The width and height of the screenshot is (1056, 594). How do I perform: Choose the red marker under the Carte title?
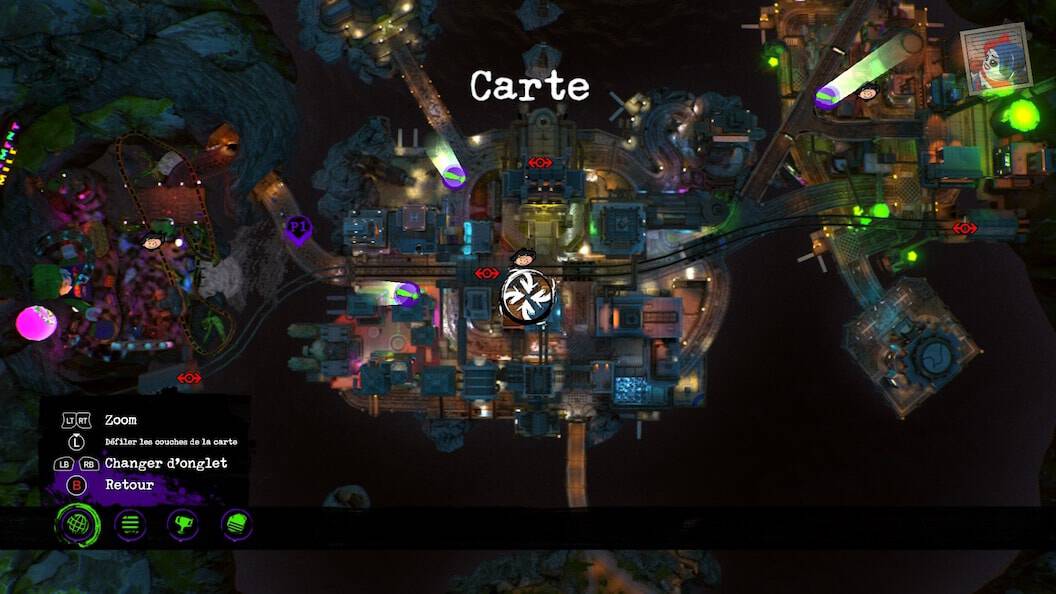coord(540,162)
